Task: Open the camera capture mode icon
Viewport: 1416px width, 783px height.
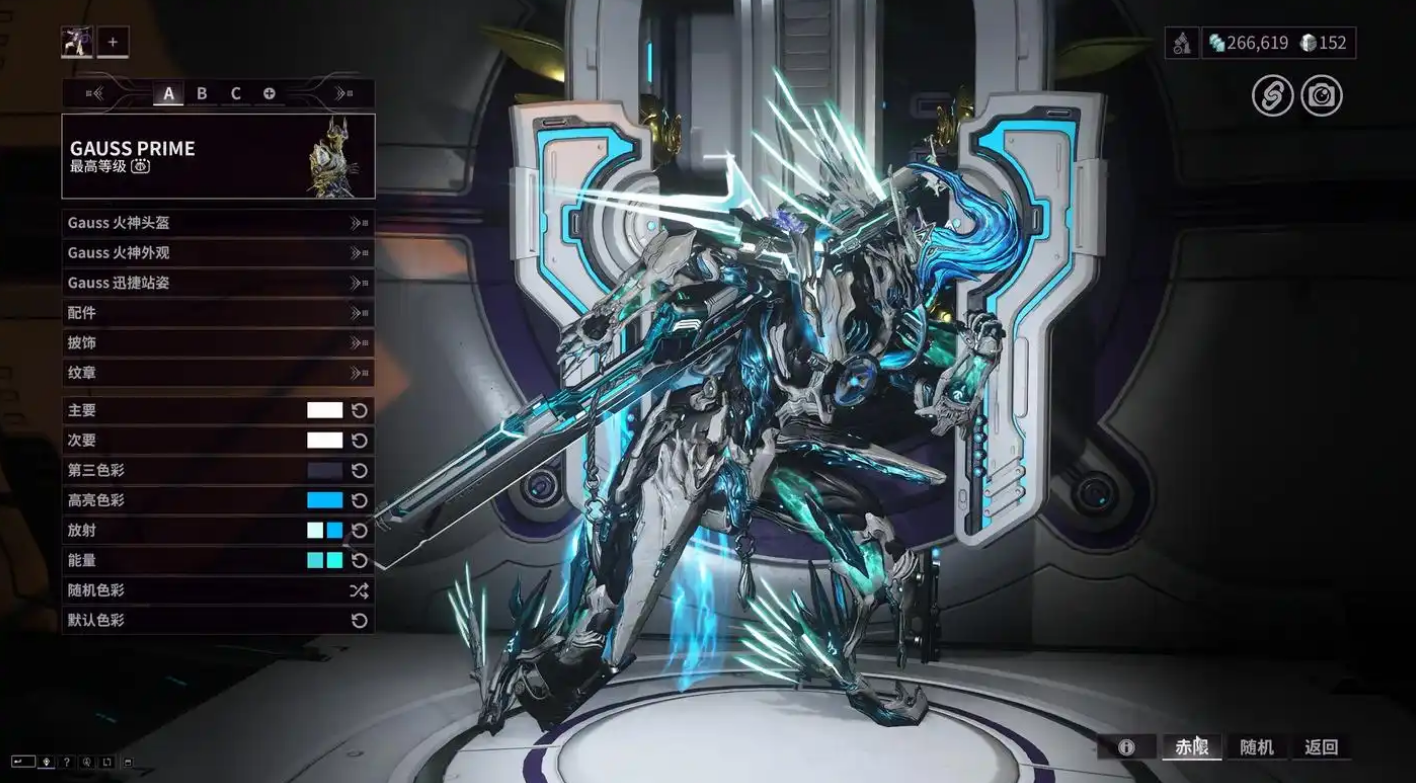Action: pyautogui.click(x=1321, y=95)
